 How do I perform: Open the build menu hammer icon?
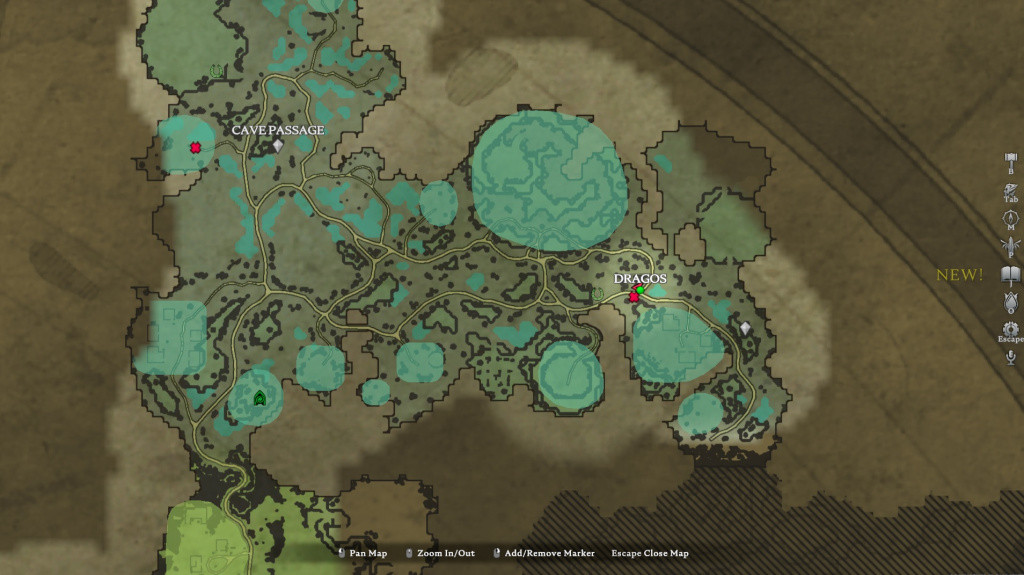1010,161
